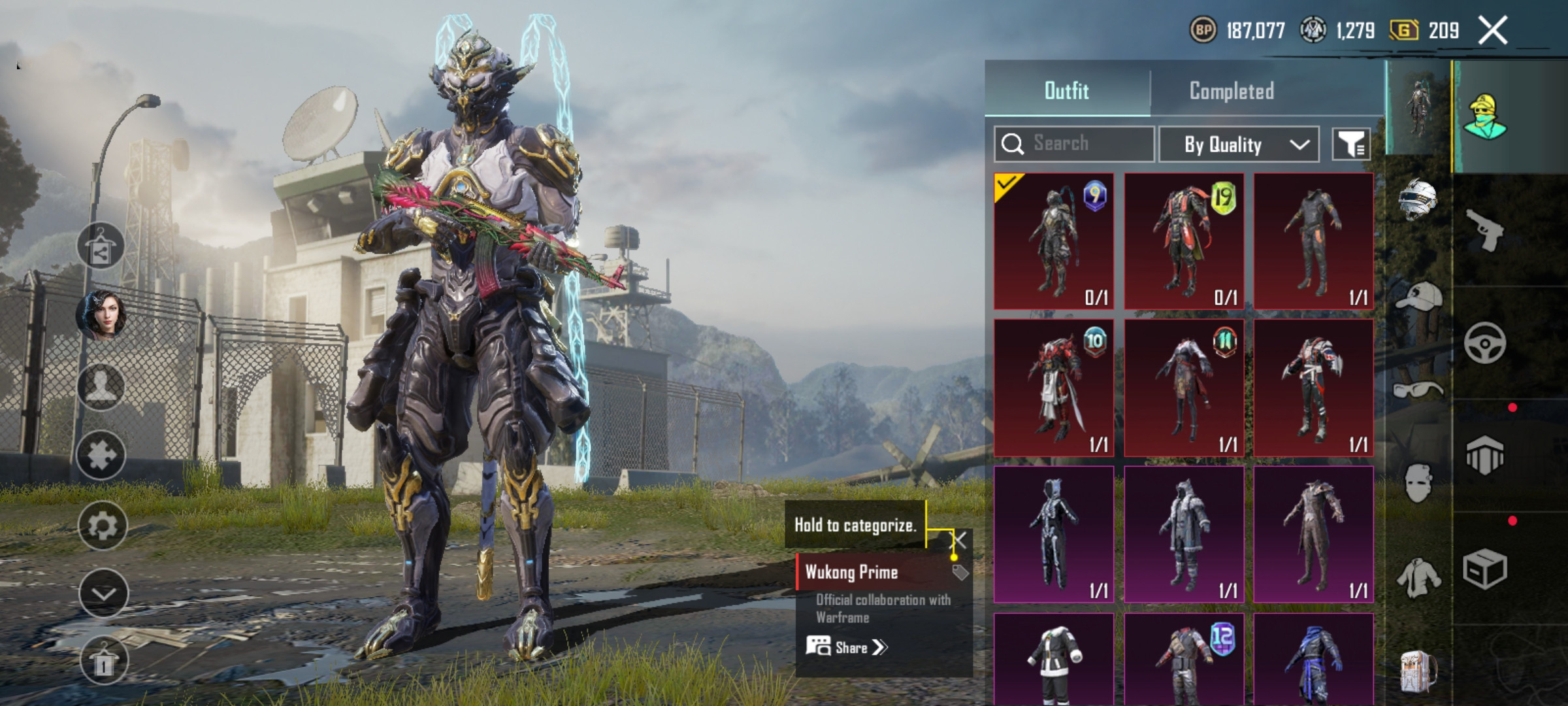Screen dimensions: 1568x706
Task: Click the female character portrait
Action: click(x=102, y=315)
